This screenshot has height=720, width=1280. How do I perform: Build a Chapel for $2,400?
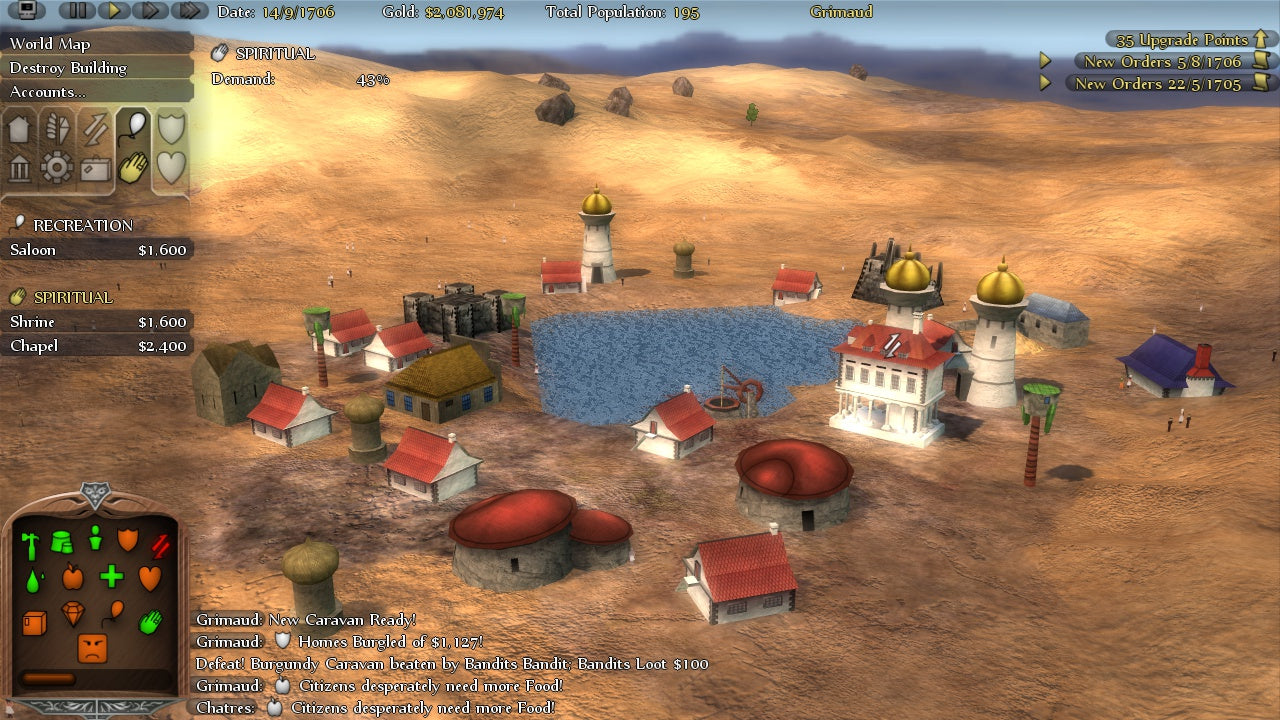97,346
